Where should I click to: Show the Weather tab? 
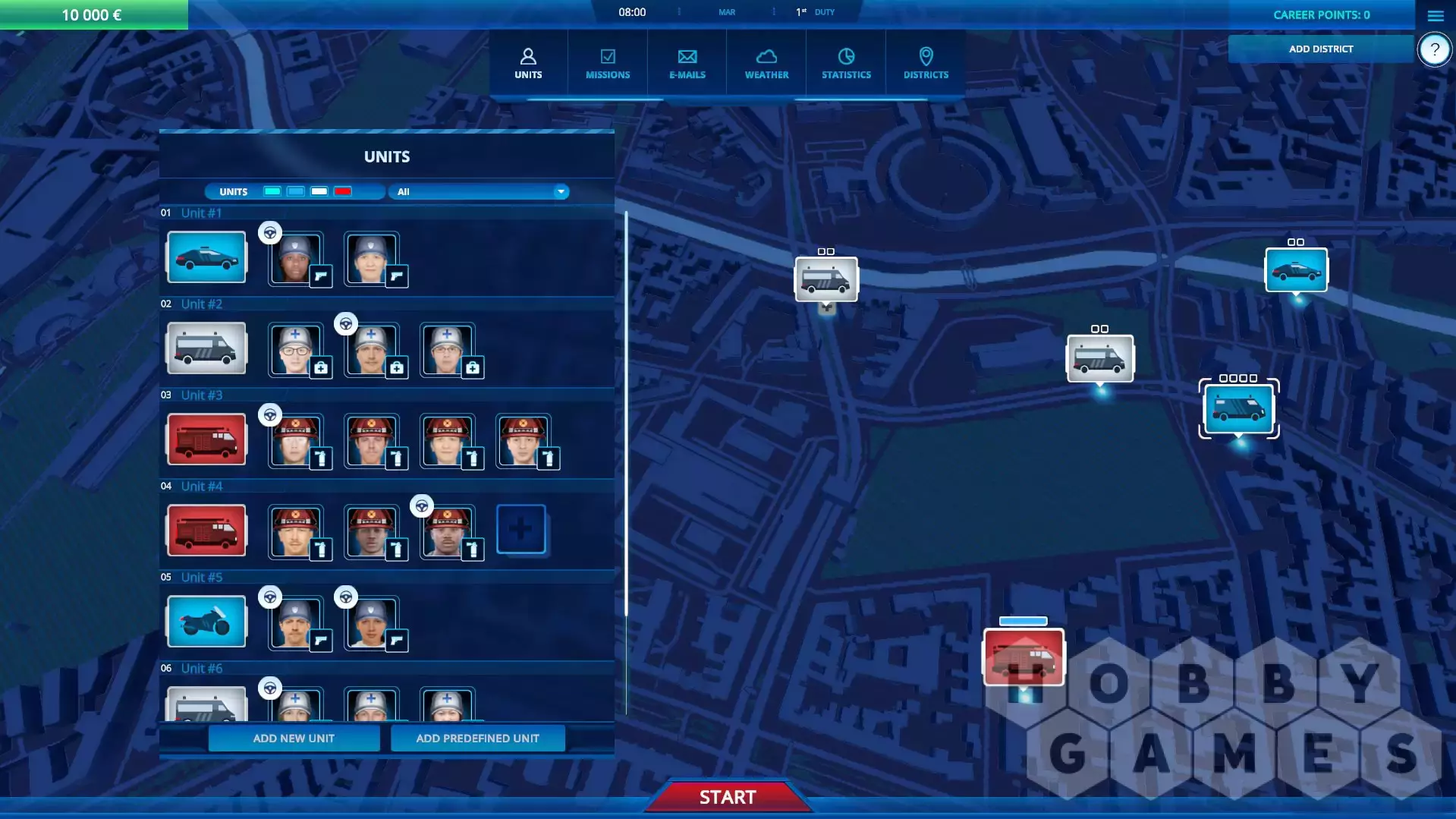tap(766, 64)
